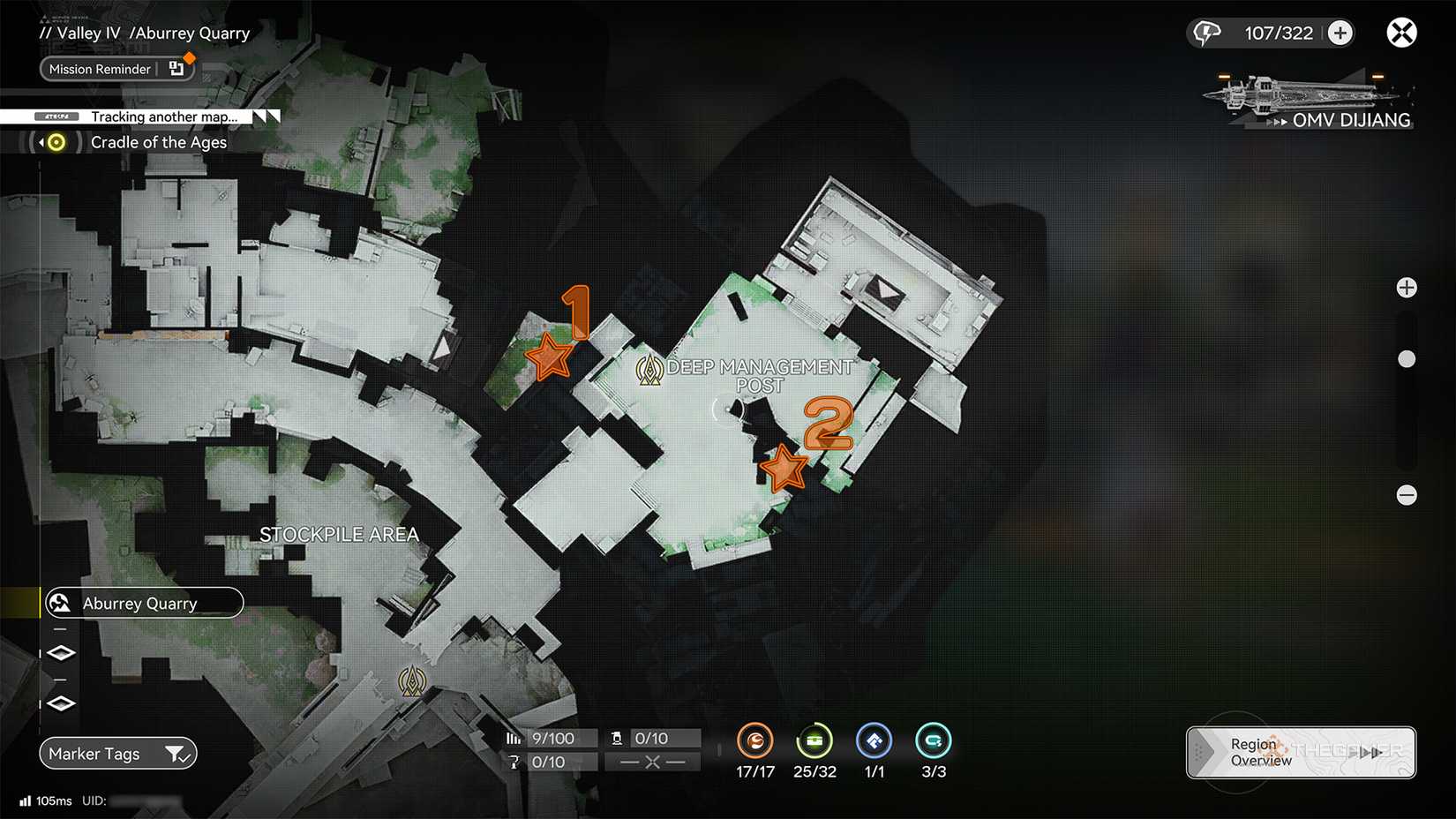Screen dimensions: 1456x819
Task: Toggle the lower floor-level diamond indicator
Action: tap(60, 703)
